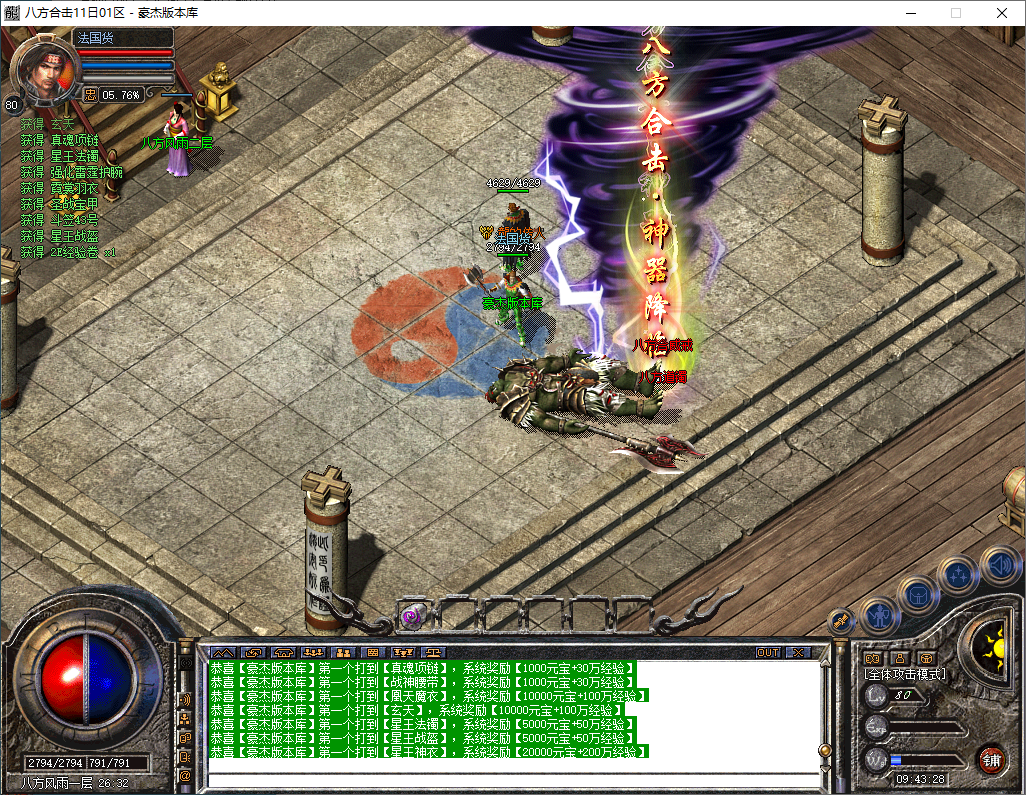Image resolution: width=1026 pixels, height=795 pixels.
Task: Open the skills button with sparkles
Action: coord(958,574)
